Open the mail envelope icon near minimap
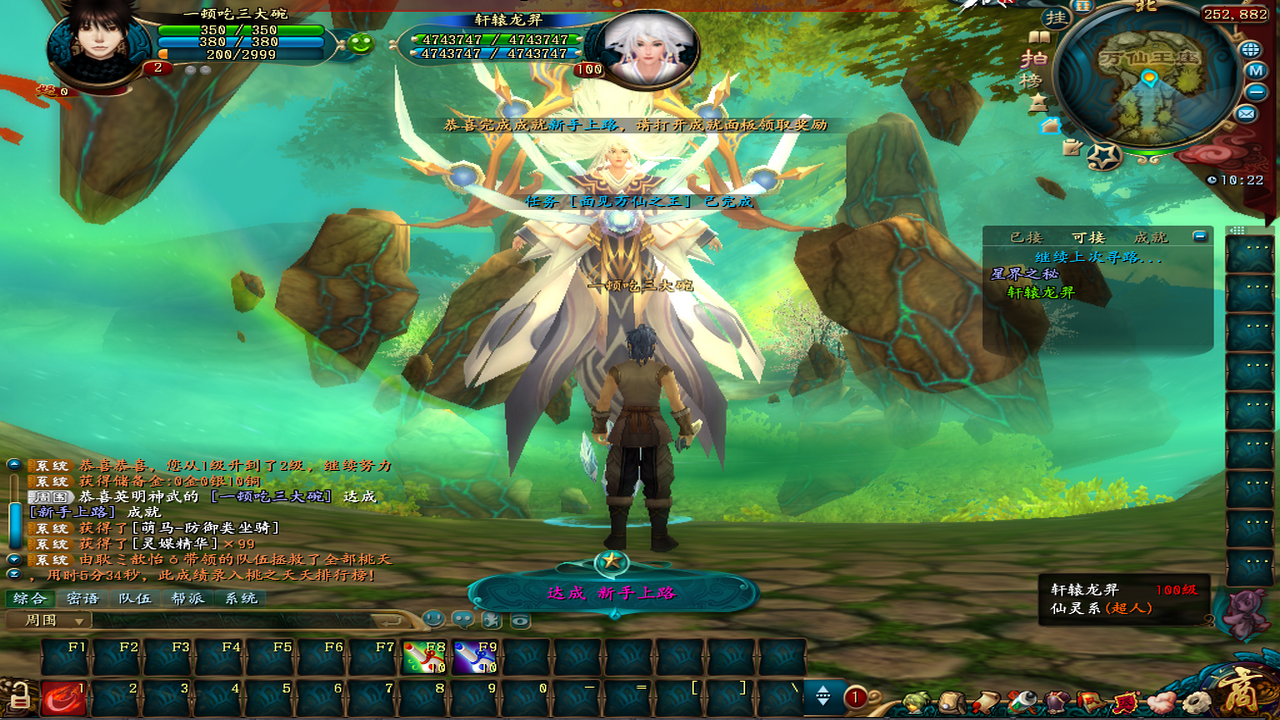This screenshot has height=720, width=1280. coord(1246,113)
